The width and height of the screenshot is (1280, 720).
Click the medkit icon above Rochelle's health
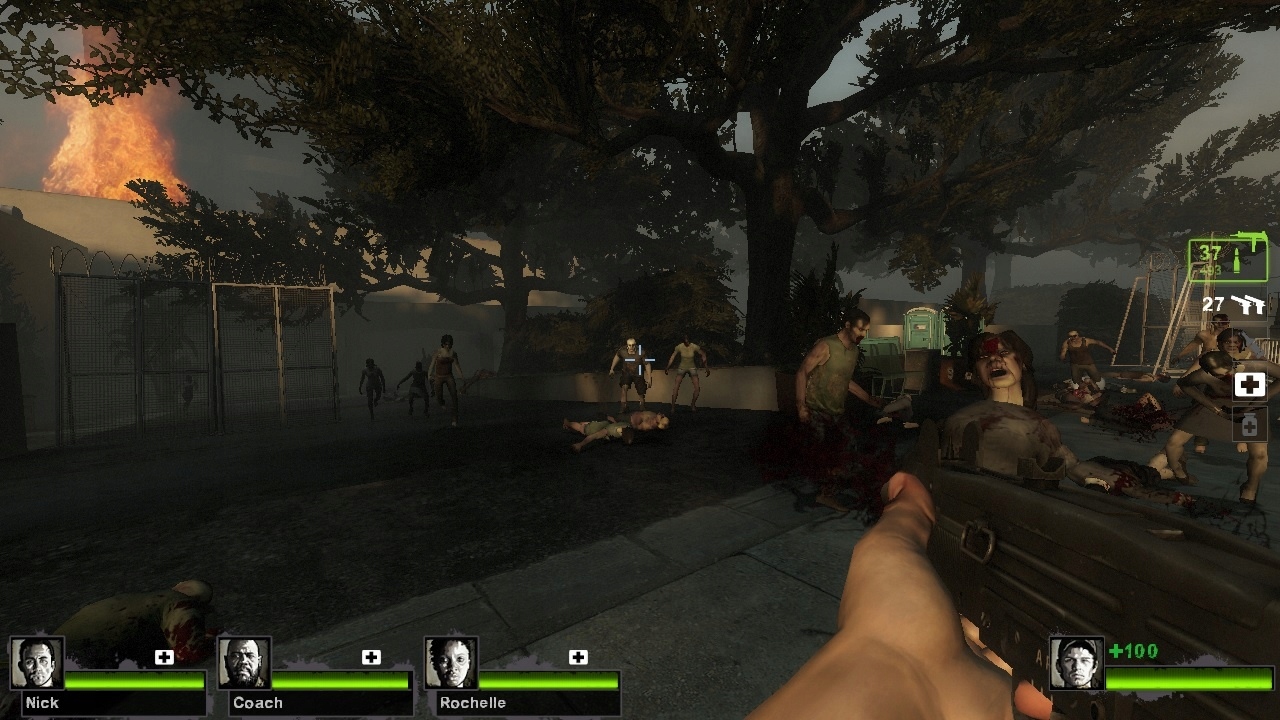click(578, 657)
